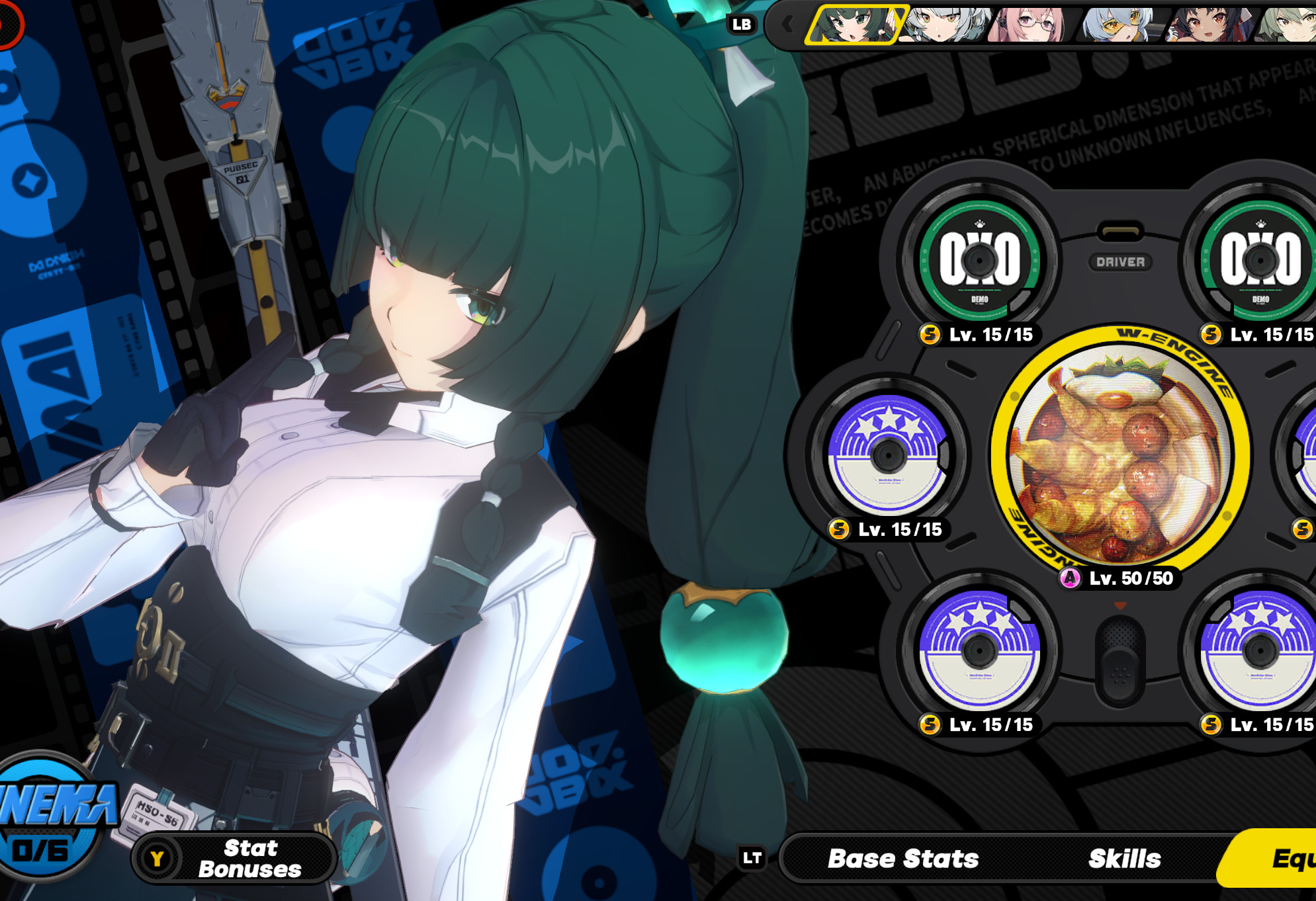Switch to the Base Stats tab
This screenshot has height=901, width=1316.
(903, 858)
